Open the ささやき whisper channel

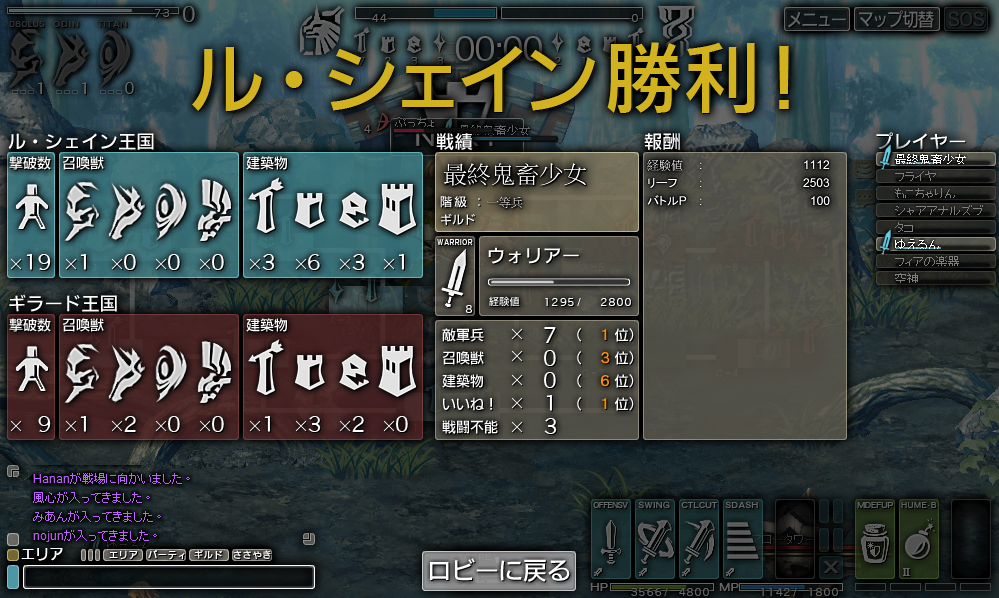251,554
